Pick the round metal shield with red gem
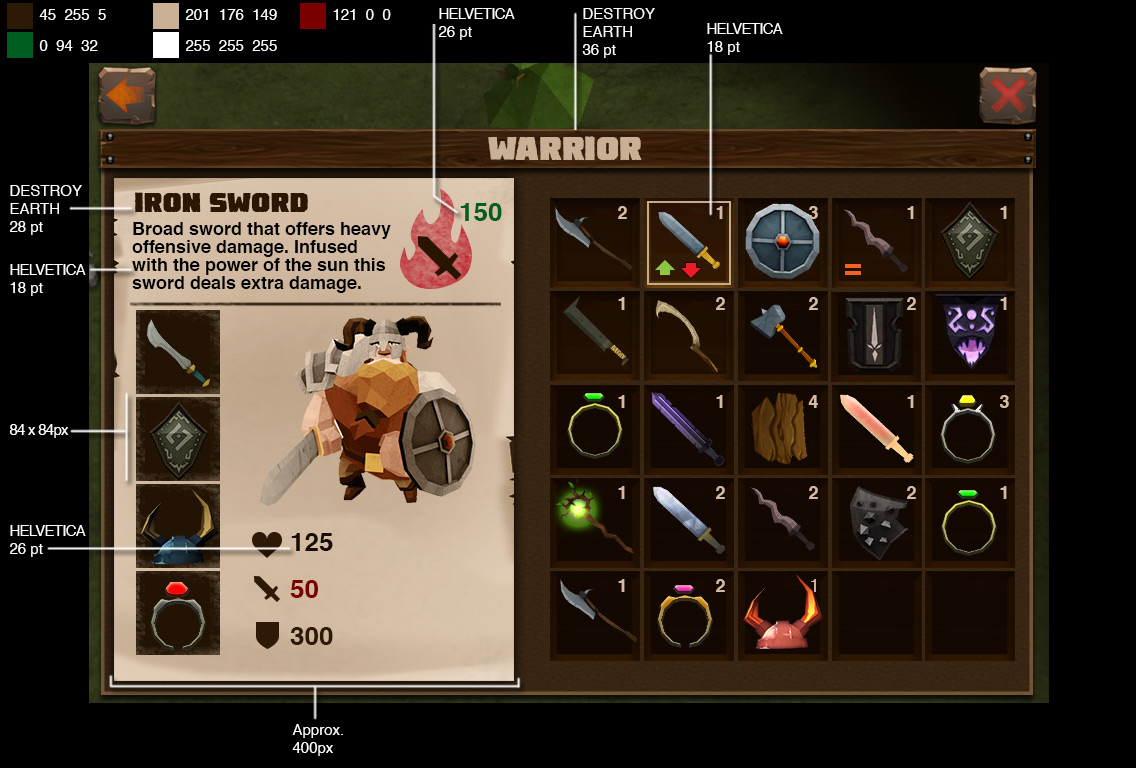This screenshot has height=768, width=1136. 783,243
